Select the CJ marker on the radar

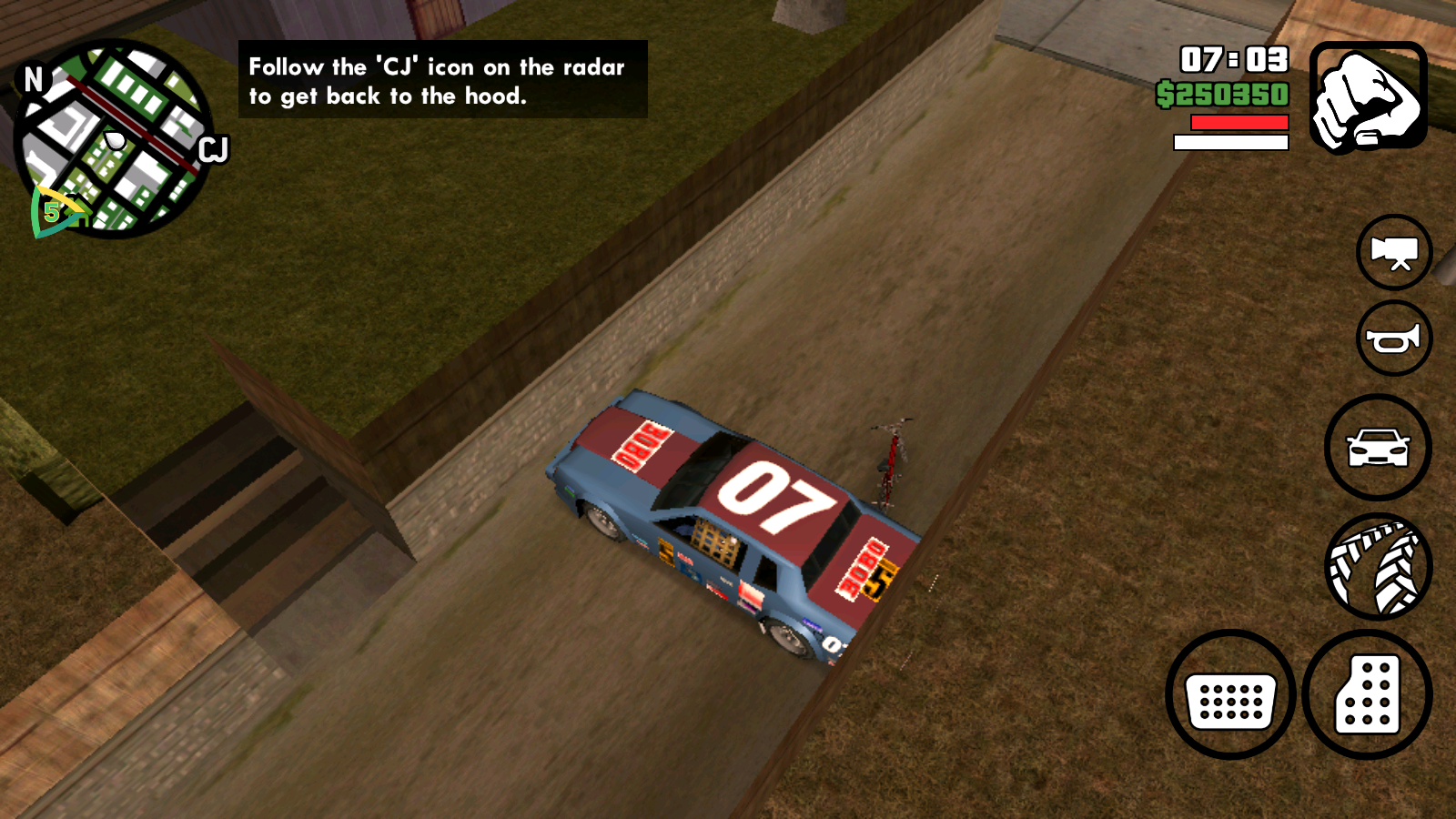click(213, 149)
